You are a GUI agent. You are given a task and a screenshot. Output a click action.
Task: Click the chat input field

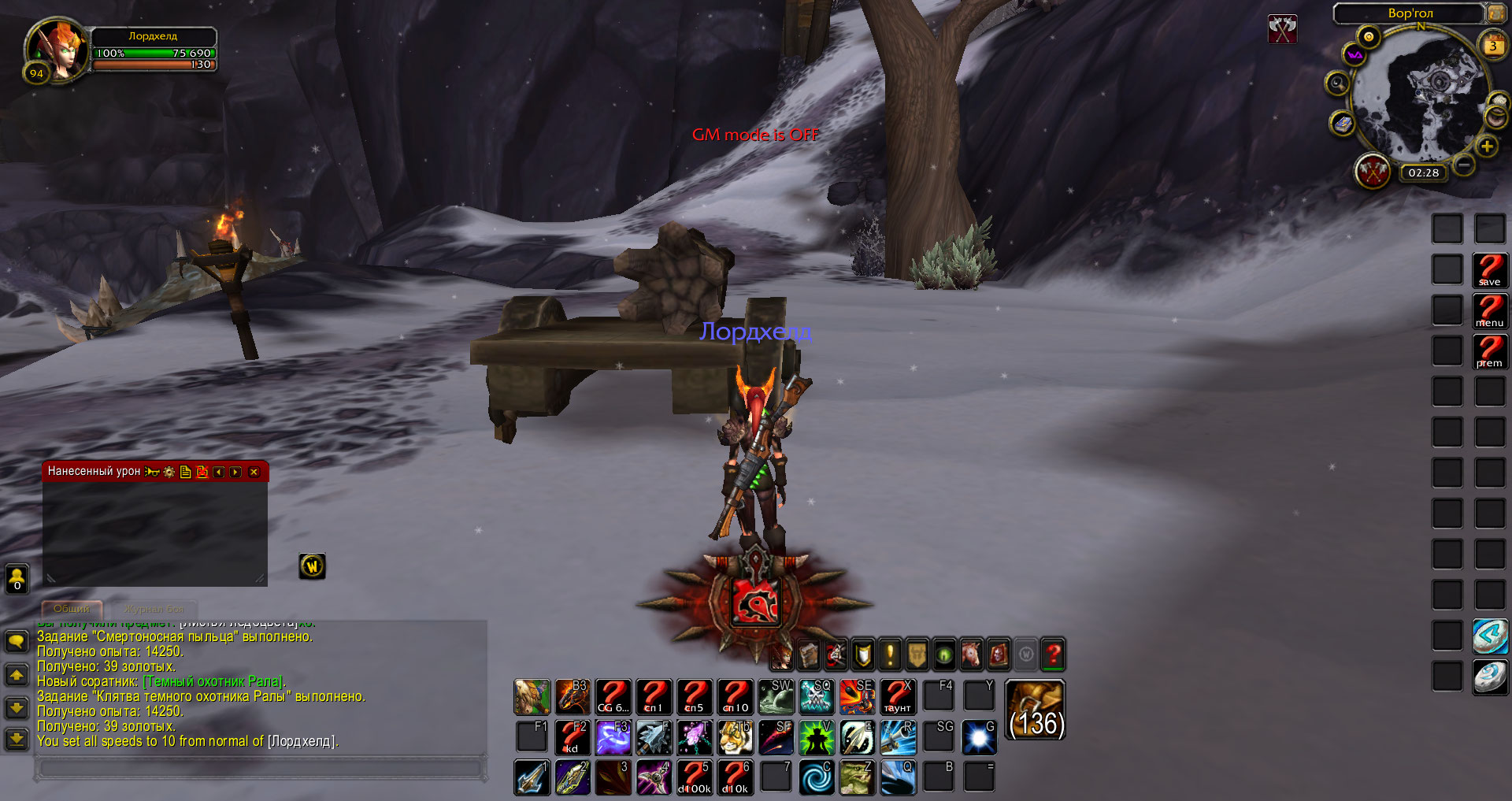(260, 766)
